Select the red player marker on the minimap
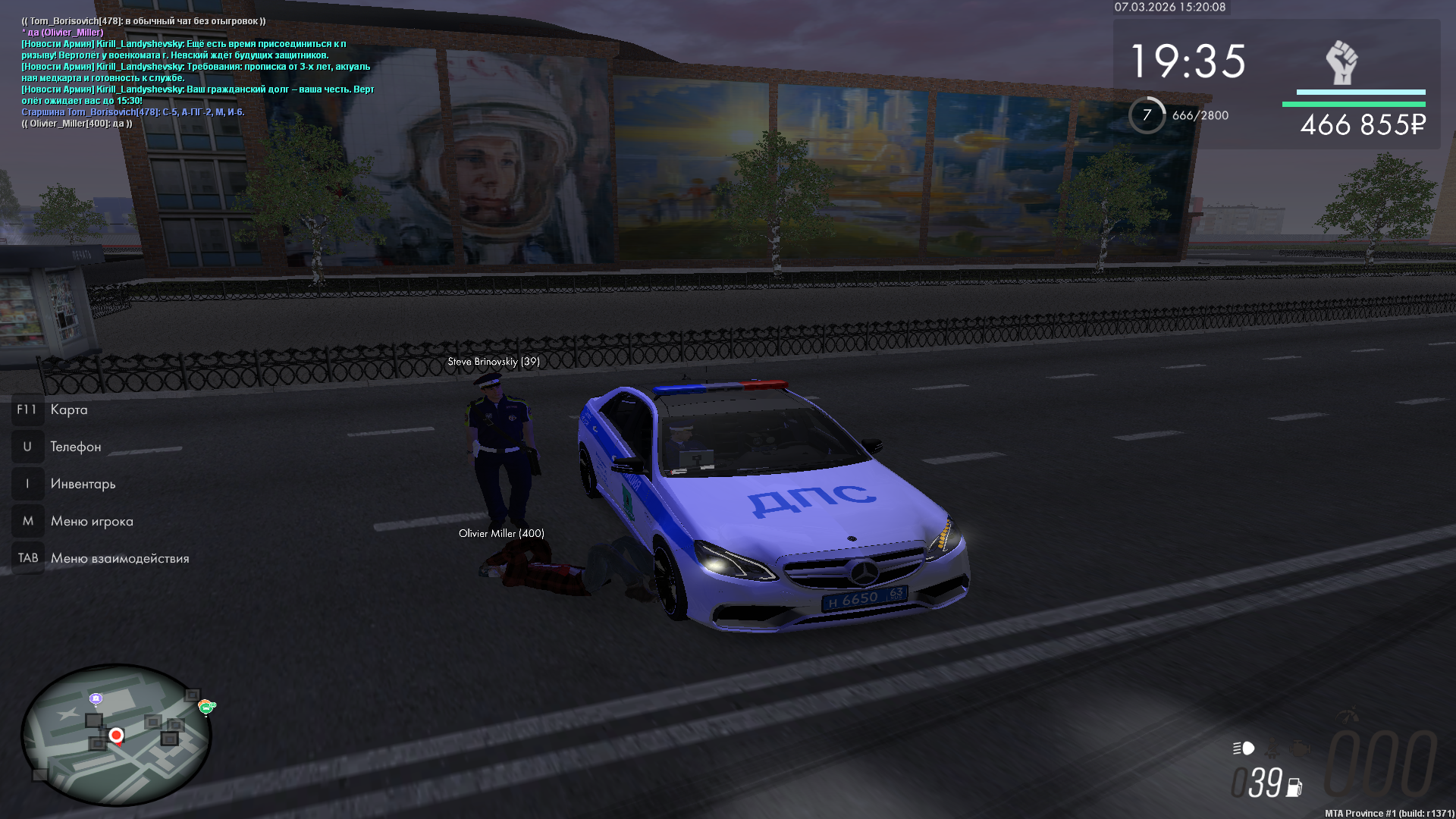 tap(116, 736)
